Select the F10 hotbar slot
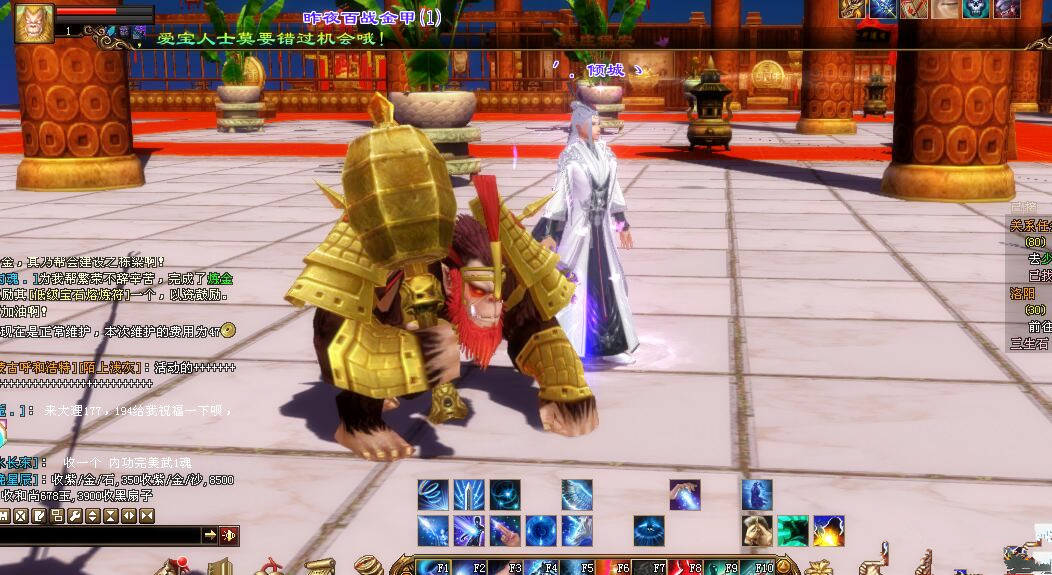 point(757,567)
